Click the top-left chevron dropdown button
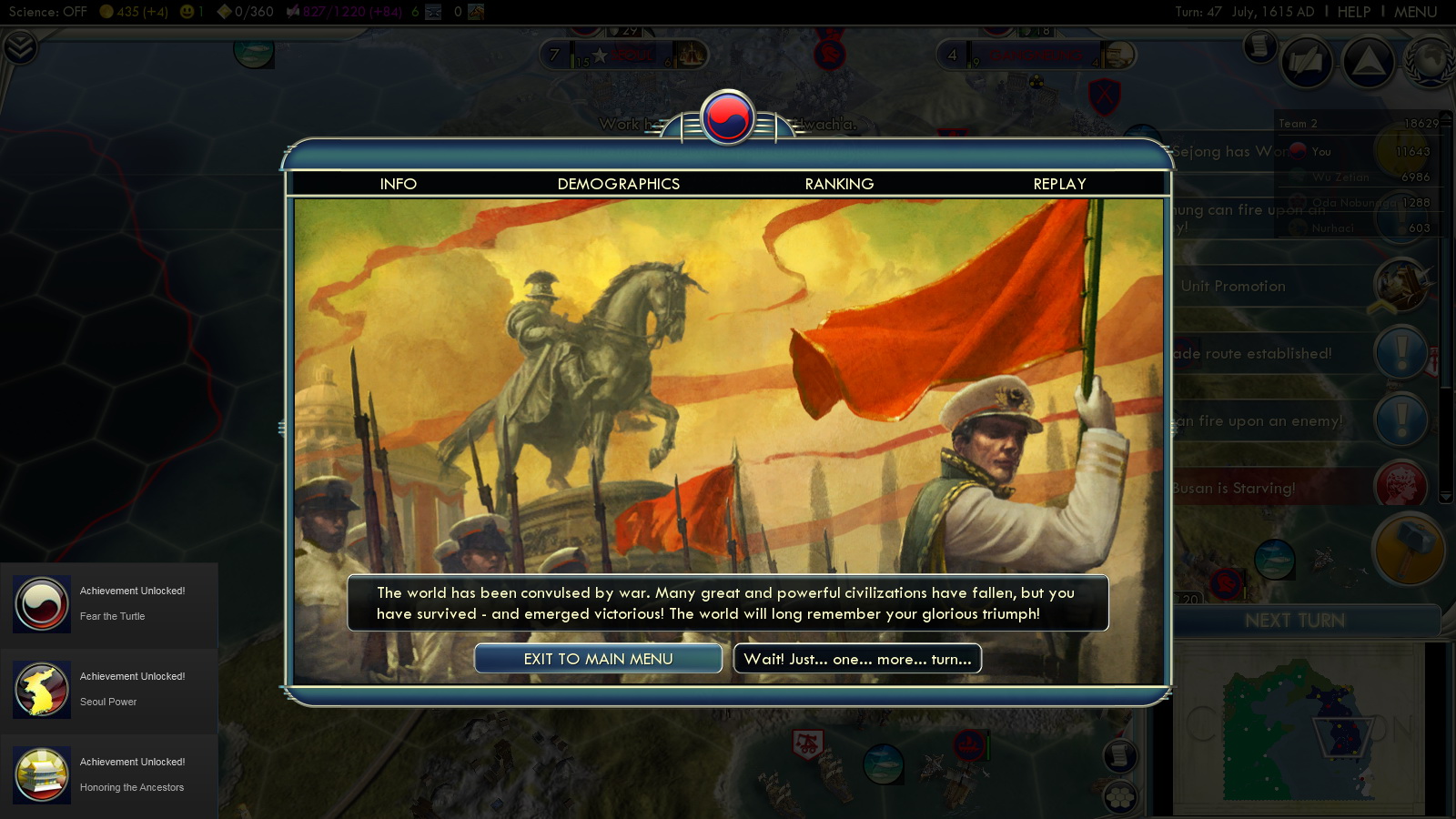 [20, 47]
